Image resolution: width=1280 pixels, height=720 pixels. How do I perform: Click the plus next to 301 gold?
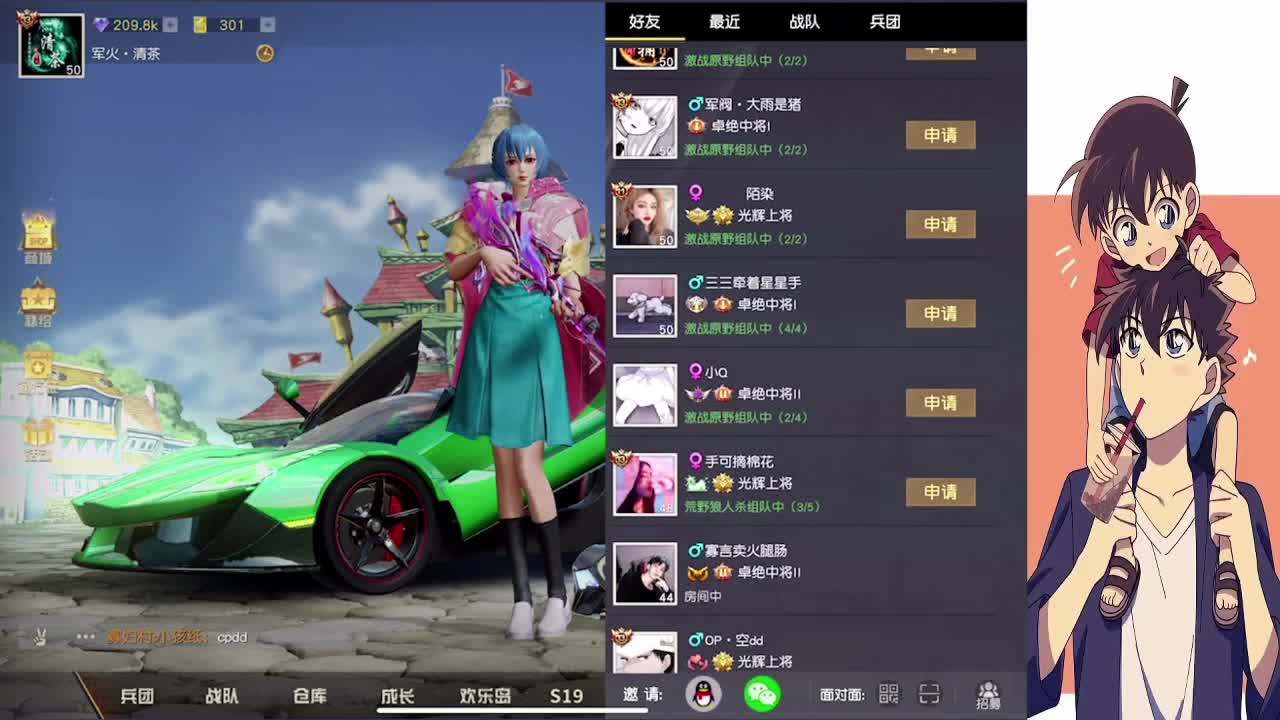(267, 25)
